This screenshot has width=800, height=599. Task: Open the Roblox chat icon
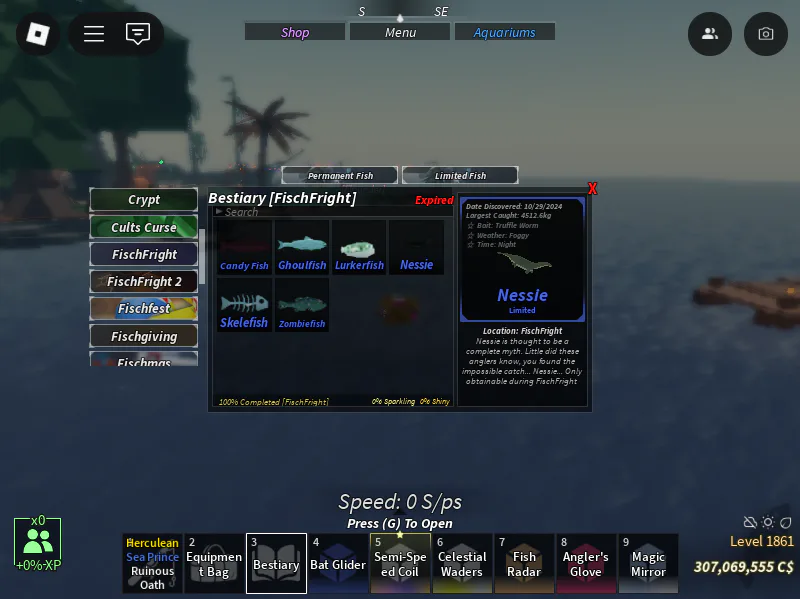pos(138,34)
